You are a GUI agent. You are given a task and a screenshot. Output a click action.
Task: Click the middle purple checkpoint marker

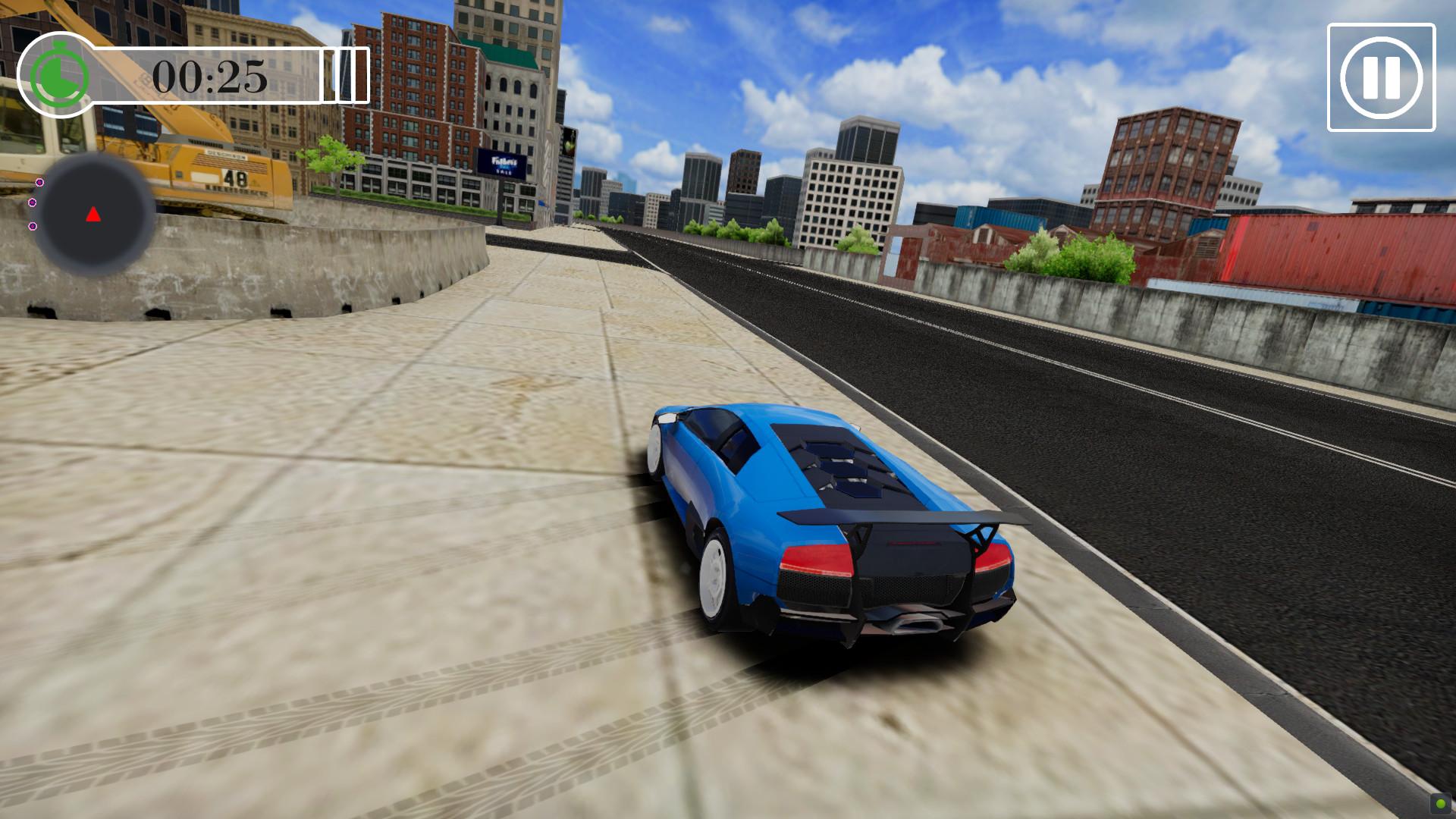pyautogui.click(x=32, y=202)
